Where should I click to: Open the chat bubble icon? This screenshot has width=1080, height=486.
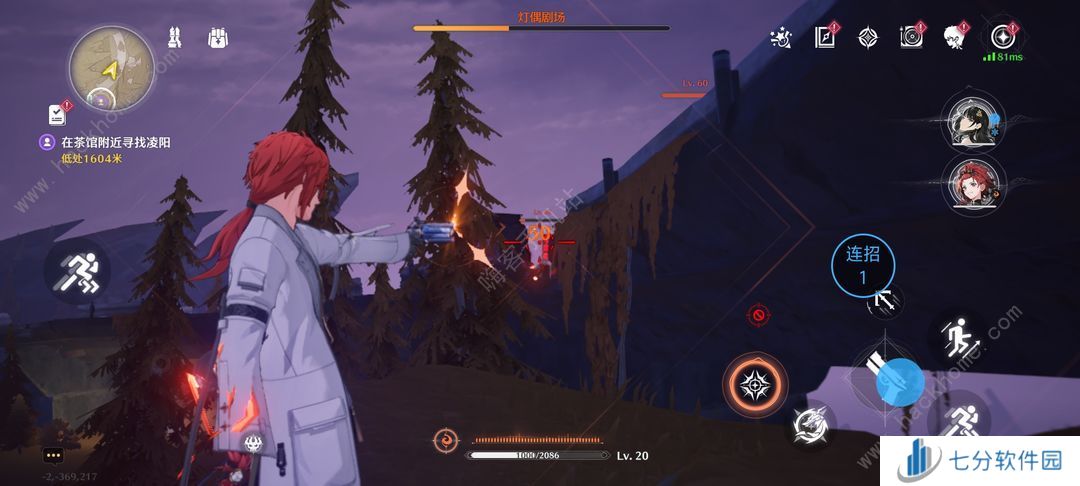click(52, 455)
